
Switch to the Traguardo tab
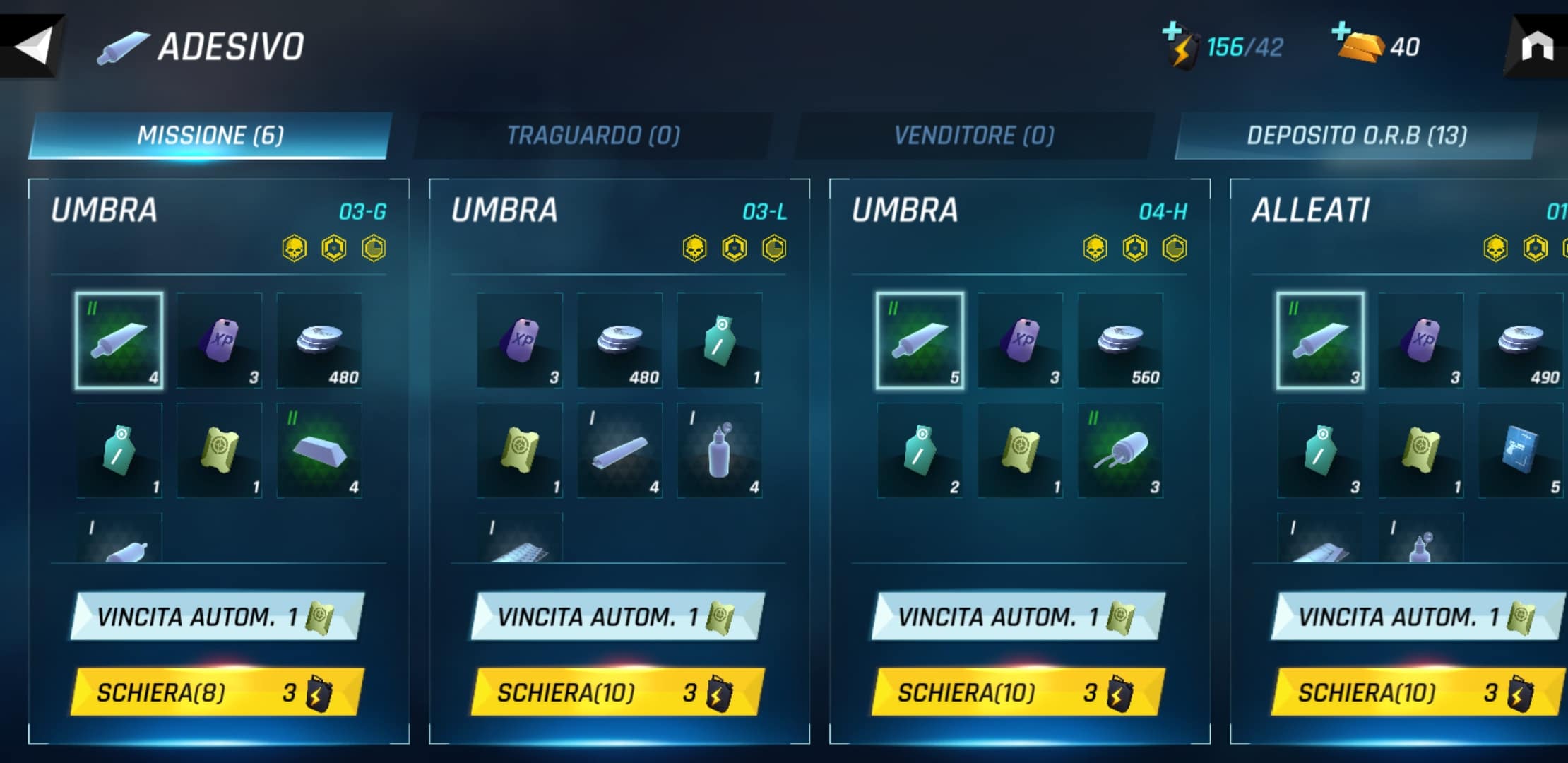(x=593, y=135)
